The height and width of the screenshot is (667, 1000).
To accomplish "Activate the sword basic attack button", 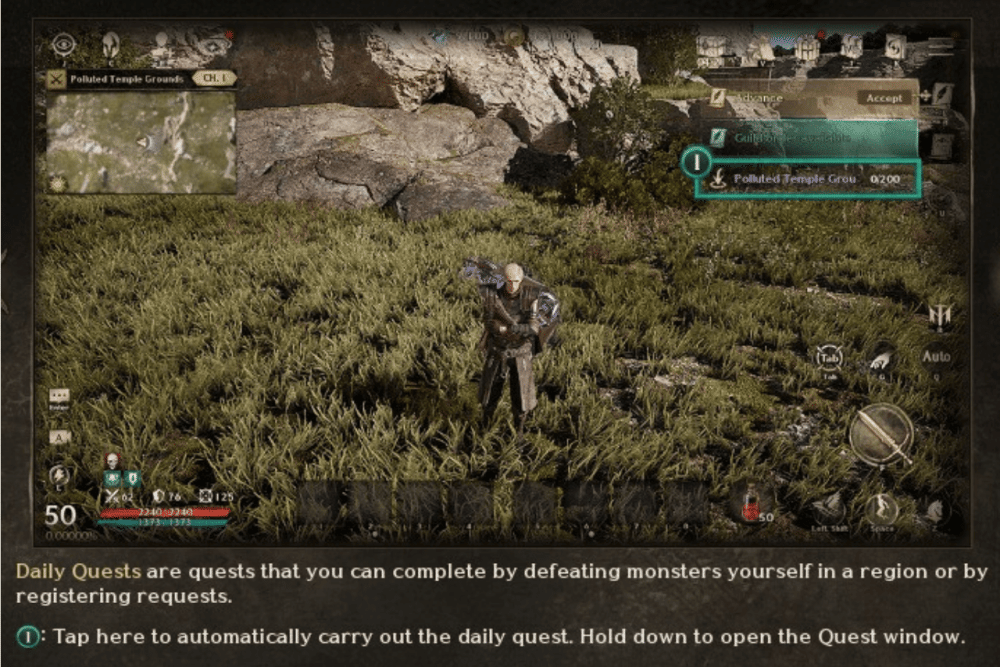I will (x=880, y=434).
